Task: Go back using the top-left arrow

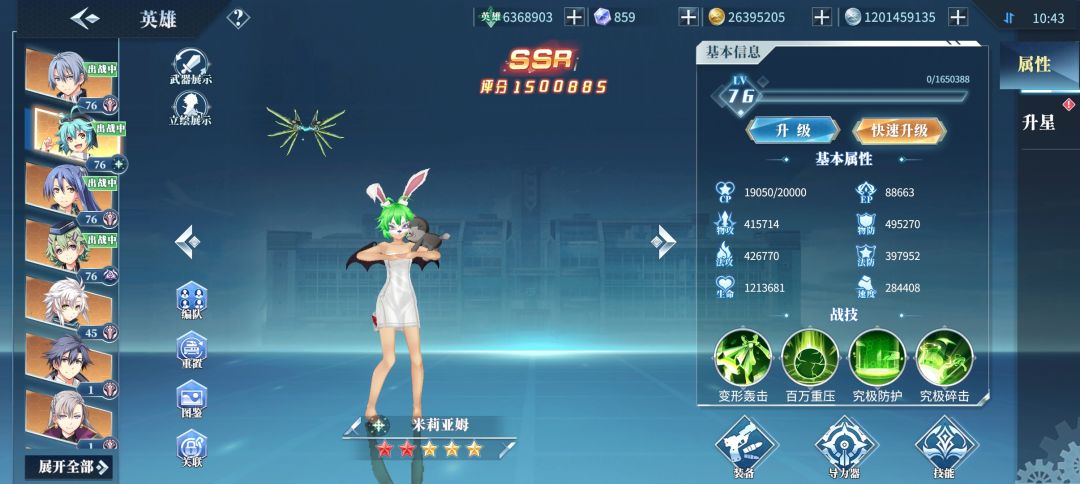Action: pyautogui.click(x=85, y=18)
